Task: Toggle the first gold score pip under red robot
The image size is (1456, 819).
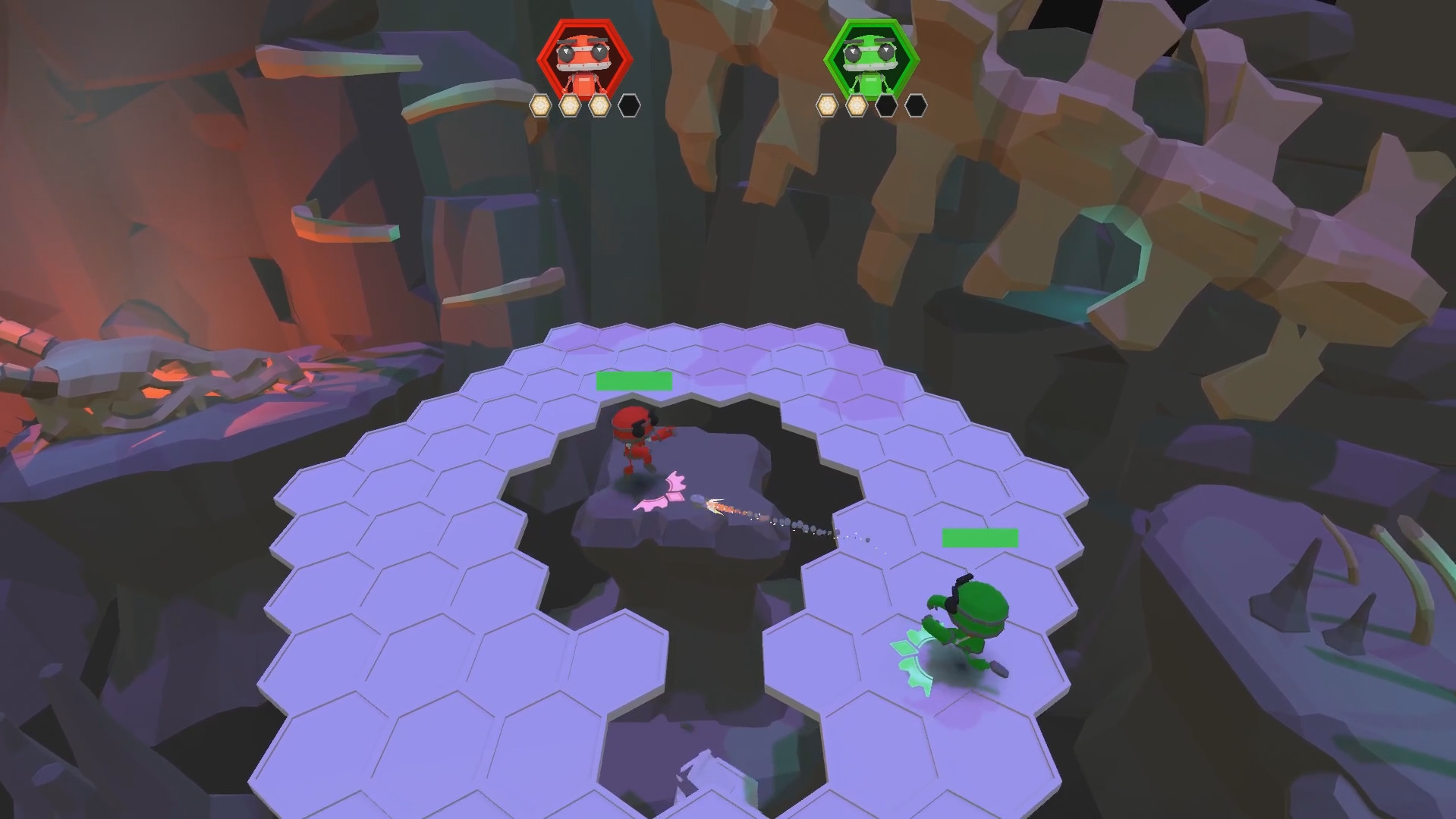Action: click(x=540, y=104)
